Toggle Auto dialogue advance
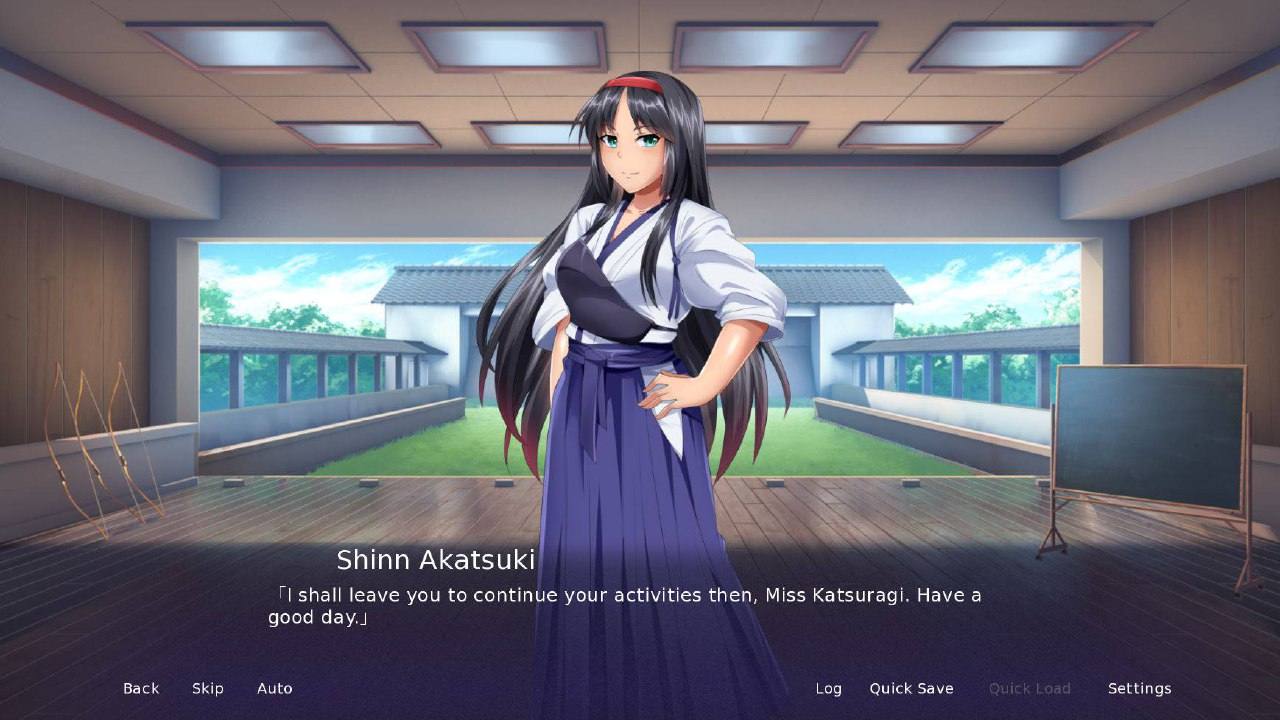 (275, 688)
